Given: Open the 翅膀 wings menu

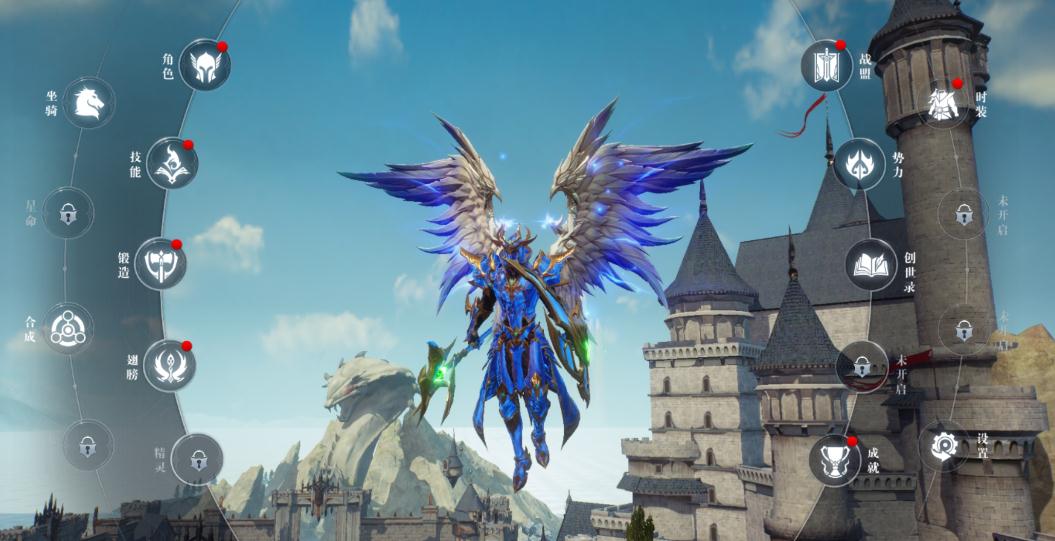Looking at the screenshot, I should [169, 365].
